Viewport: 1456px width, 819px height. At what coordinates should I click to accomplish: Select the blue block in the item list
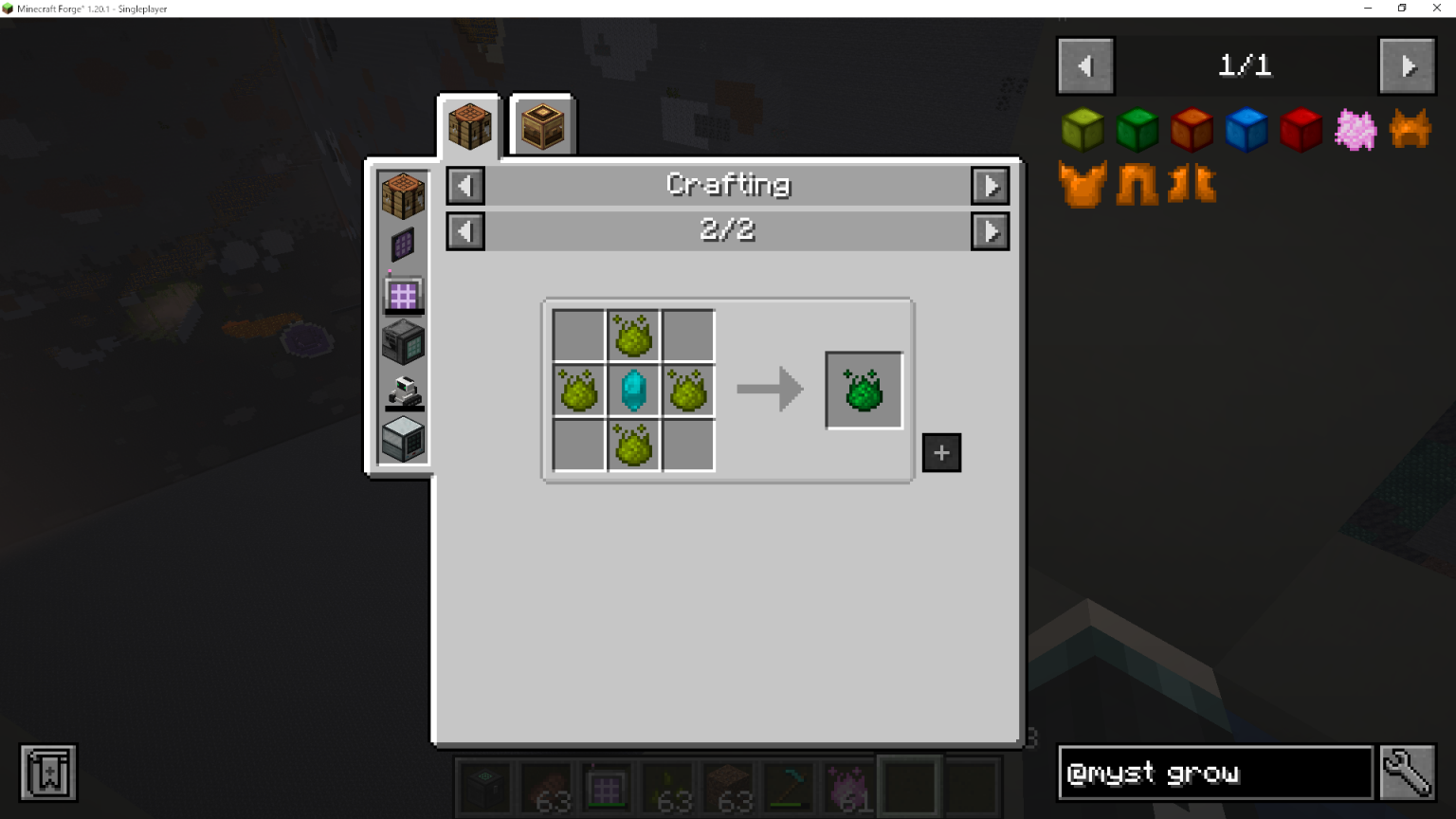pyautogui.click(x=1247, y=130)
